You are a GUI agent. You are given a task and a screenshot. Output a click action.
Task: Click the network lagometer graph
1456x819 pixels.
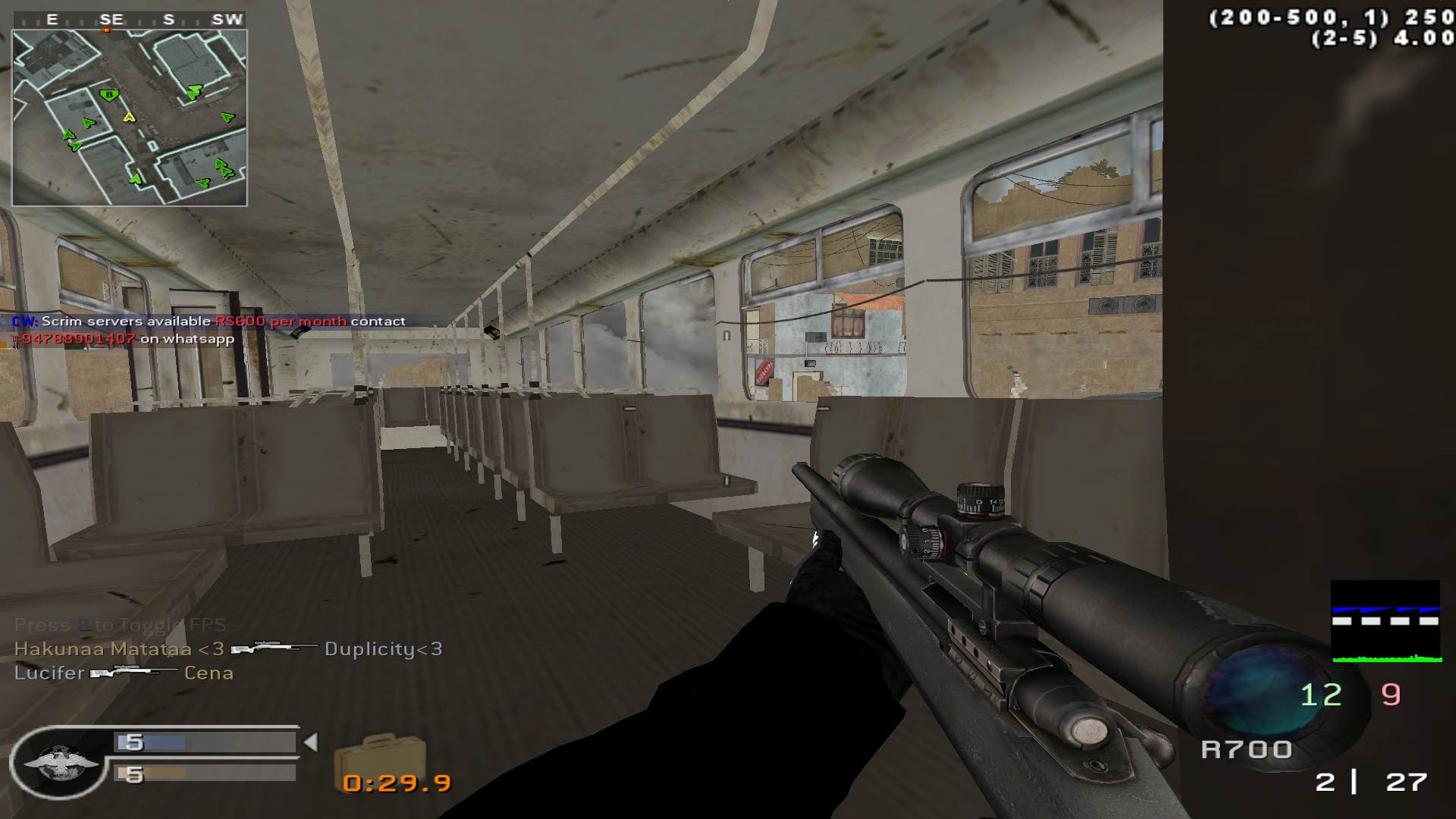pos(1385,622)
